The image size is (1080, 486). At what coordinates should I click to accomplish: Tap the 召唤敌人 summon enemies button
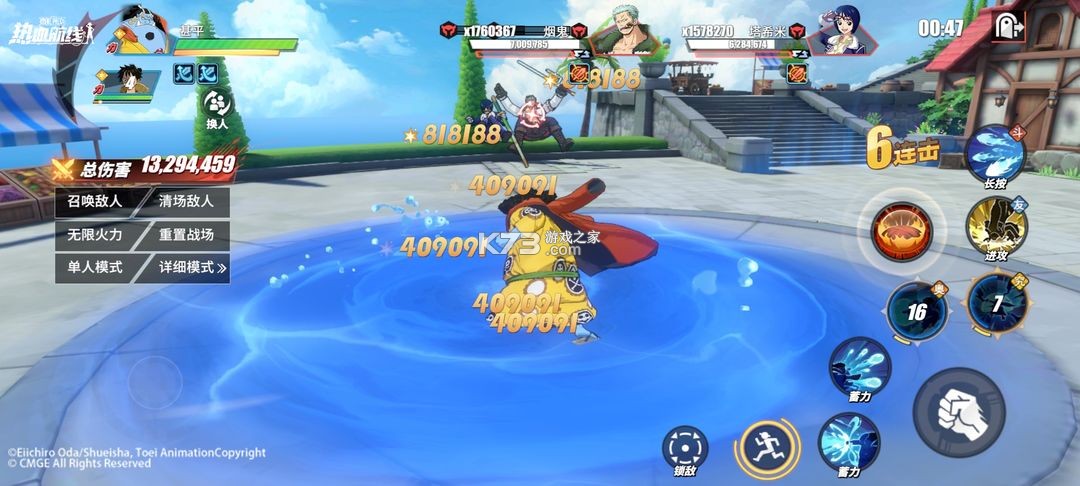pyautogui.click(x=94, y=201)
